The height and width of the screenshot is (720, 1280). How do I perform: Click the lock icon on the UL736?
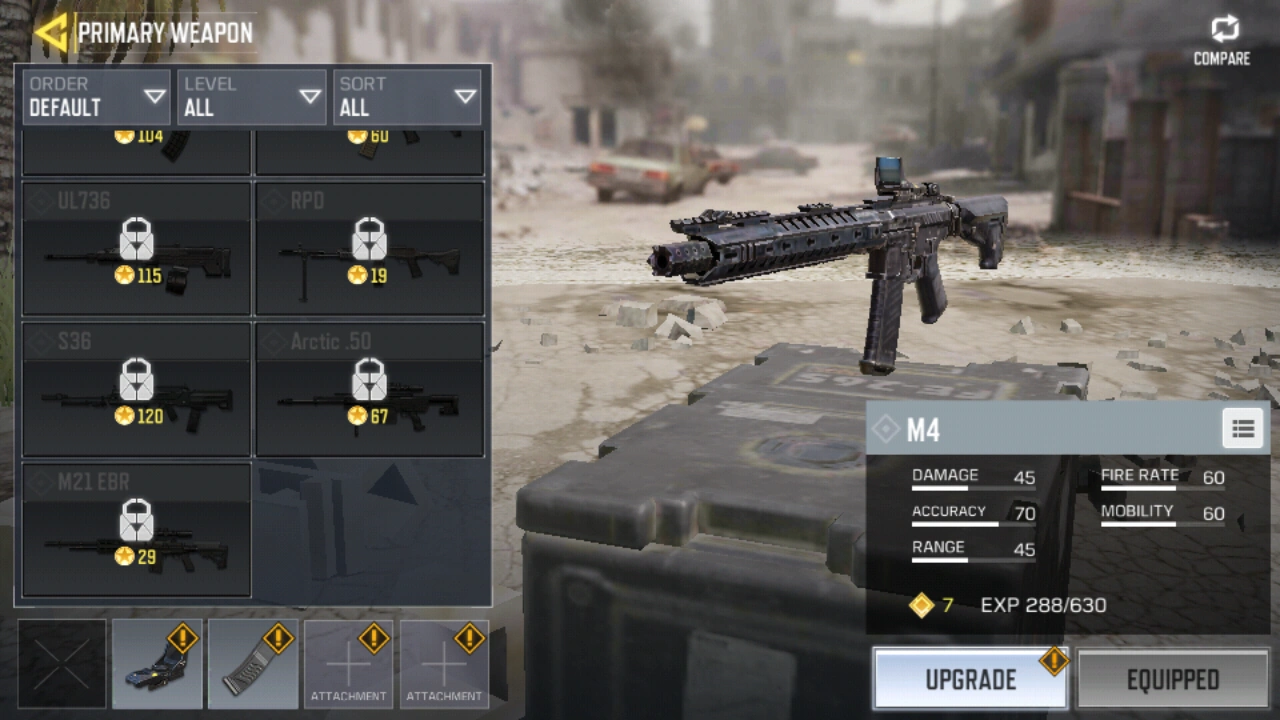135,240
